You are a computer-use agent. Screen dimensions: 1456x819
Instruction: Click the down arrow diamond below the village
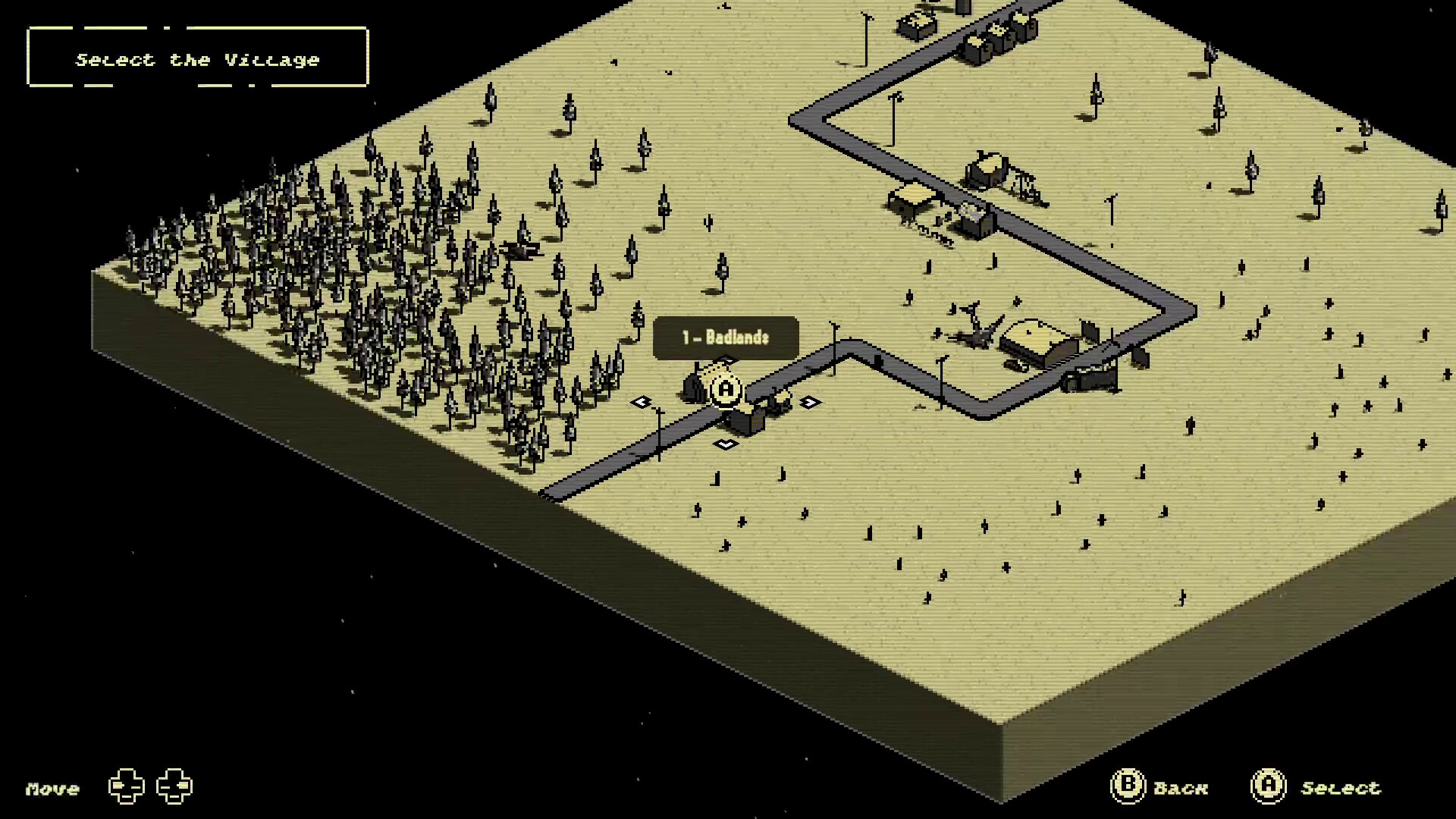click(724, 444)
